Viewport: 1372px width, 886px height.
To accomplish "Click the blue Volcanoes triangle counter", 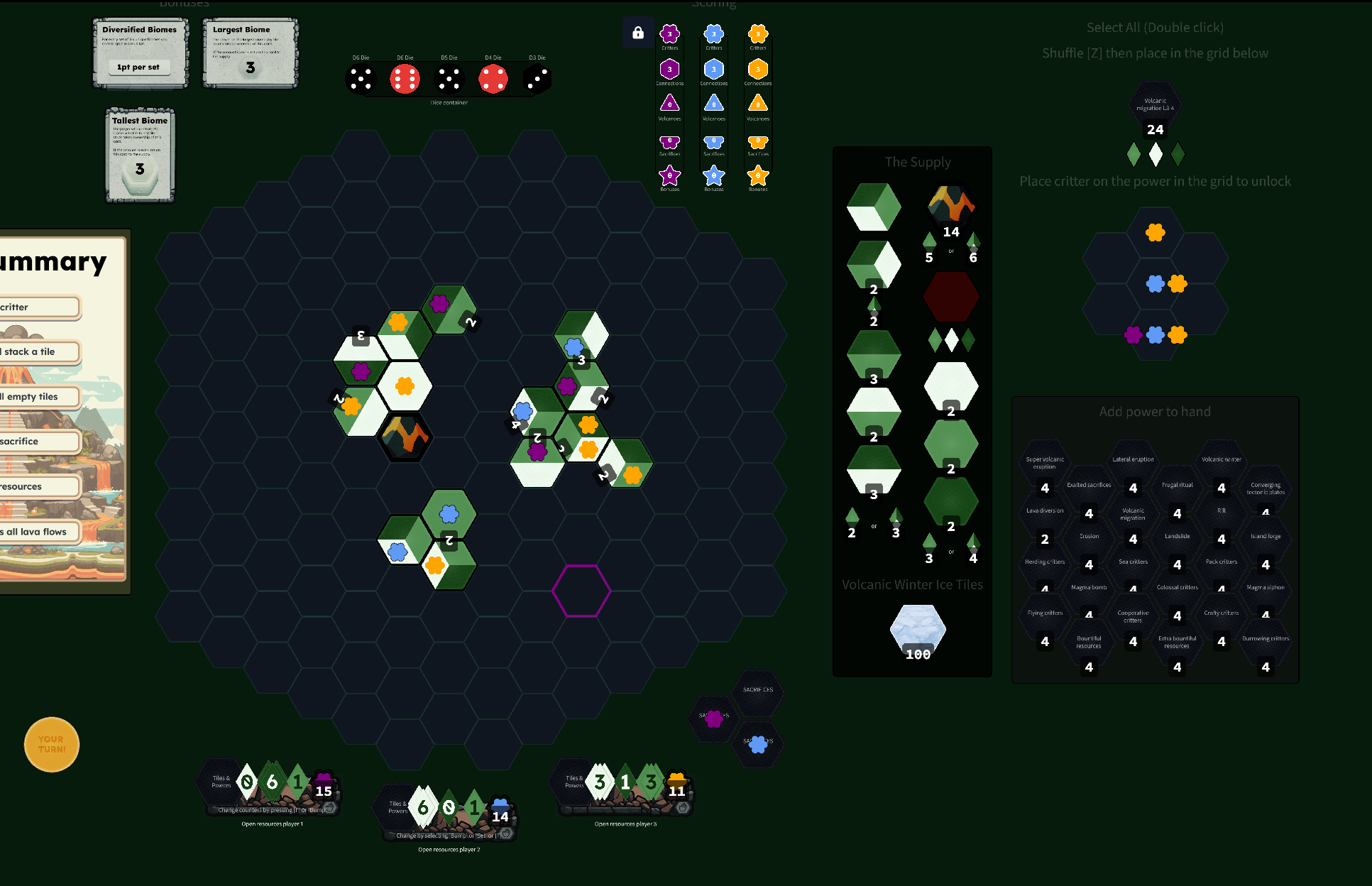I will pyautogui.click(x=714, y=104).
